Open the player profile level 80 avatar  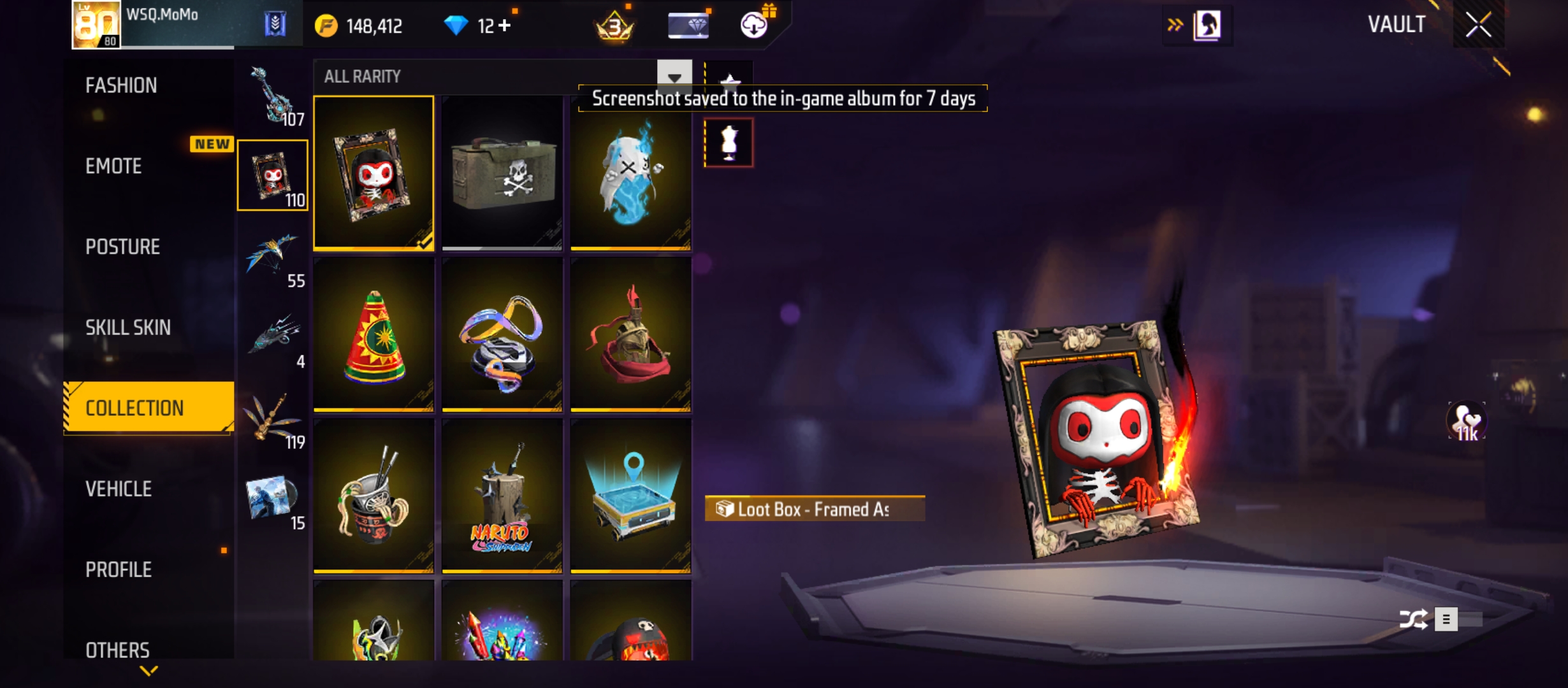pos(96,25)
